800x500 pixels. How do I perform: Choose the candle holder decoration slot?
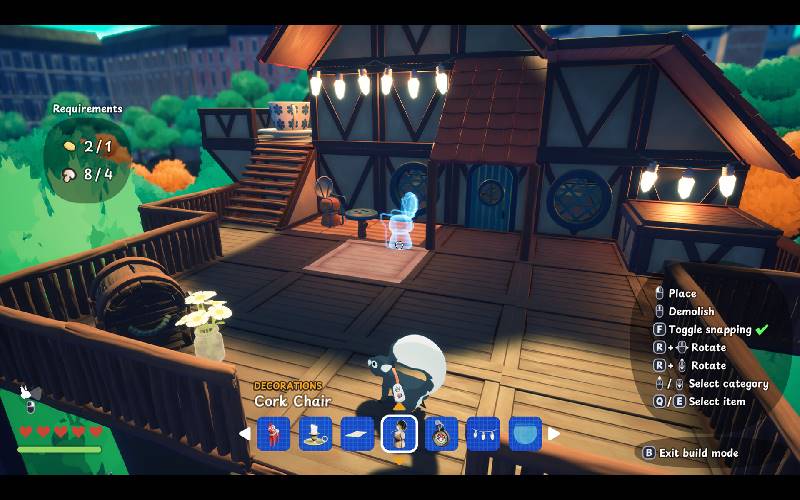coord(316,433)
